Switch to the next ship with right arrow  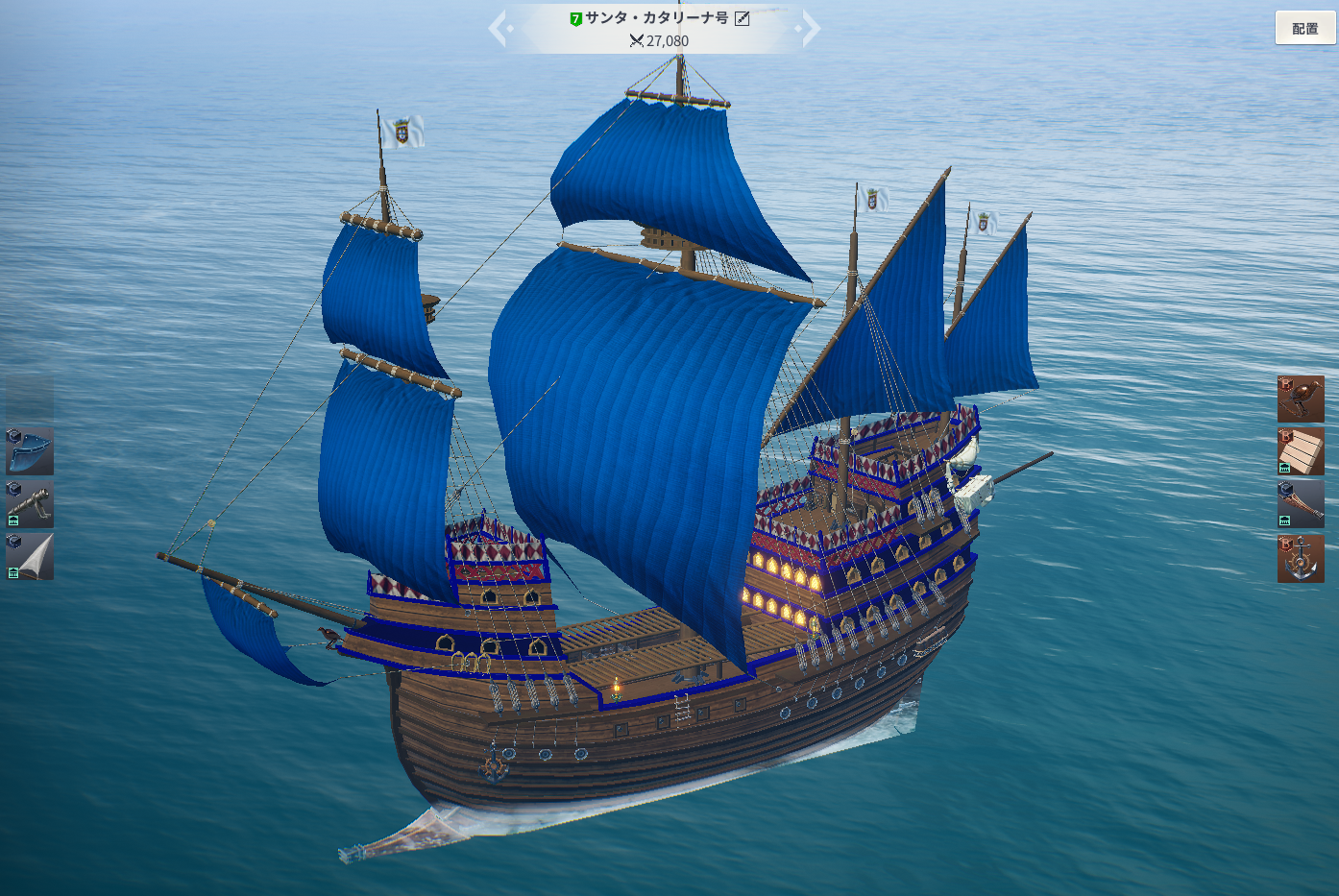coord(810,28)
